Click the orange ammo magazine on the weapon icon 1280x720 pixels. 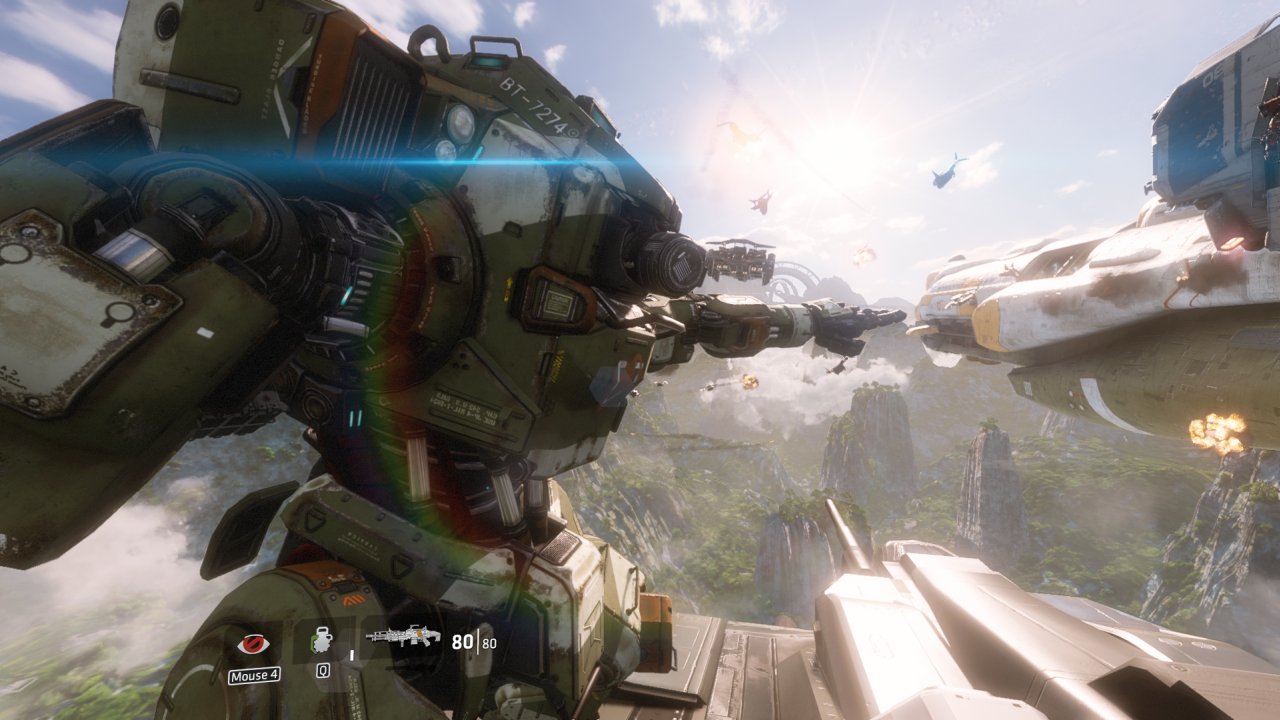coord(419,633)
